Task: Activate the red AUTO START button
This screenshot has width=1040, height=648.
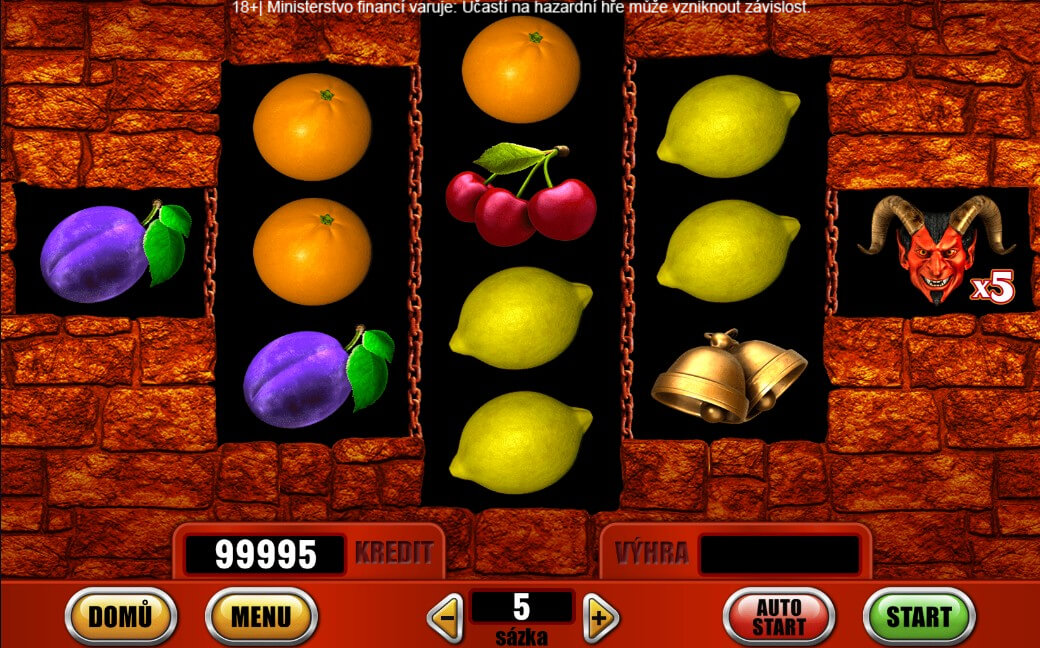Action: pyautogui.click(x=778, y=616)
